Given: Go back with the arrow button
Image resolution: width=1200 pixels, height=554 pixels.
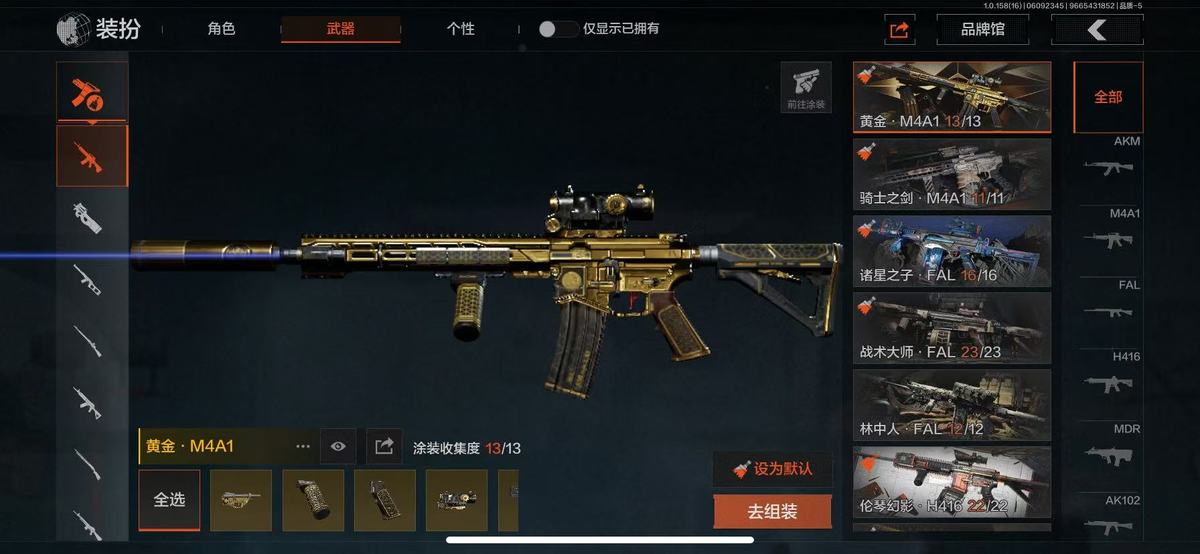Looking at the screenshot, I should tap(1097, 29).
